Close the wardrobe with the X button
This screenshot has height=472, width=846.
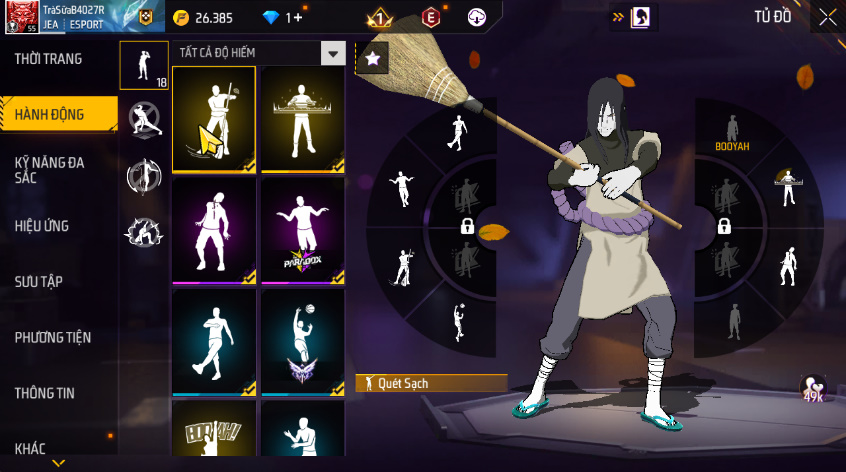pos(828,16)
